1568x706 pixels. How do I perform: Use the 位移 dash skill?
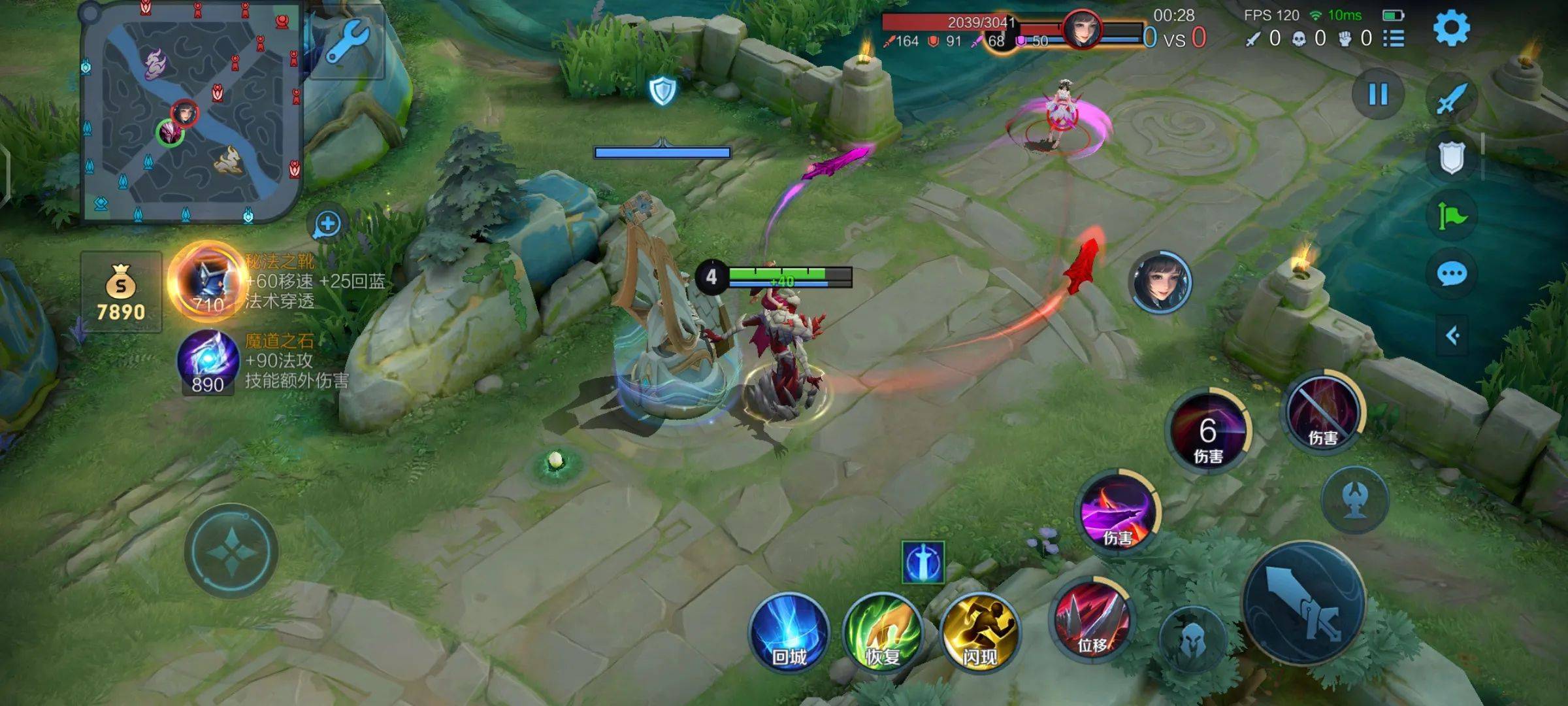click(x=1091, y=618)
